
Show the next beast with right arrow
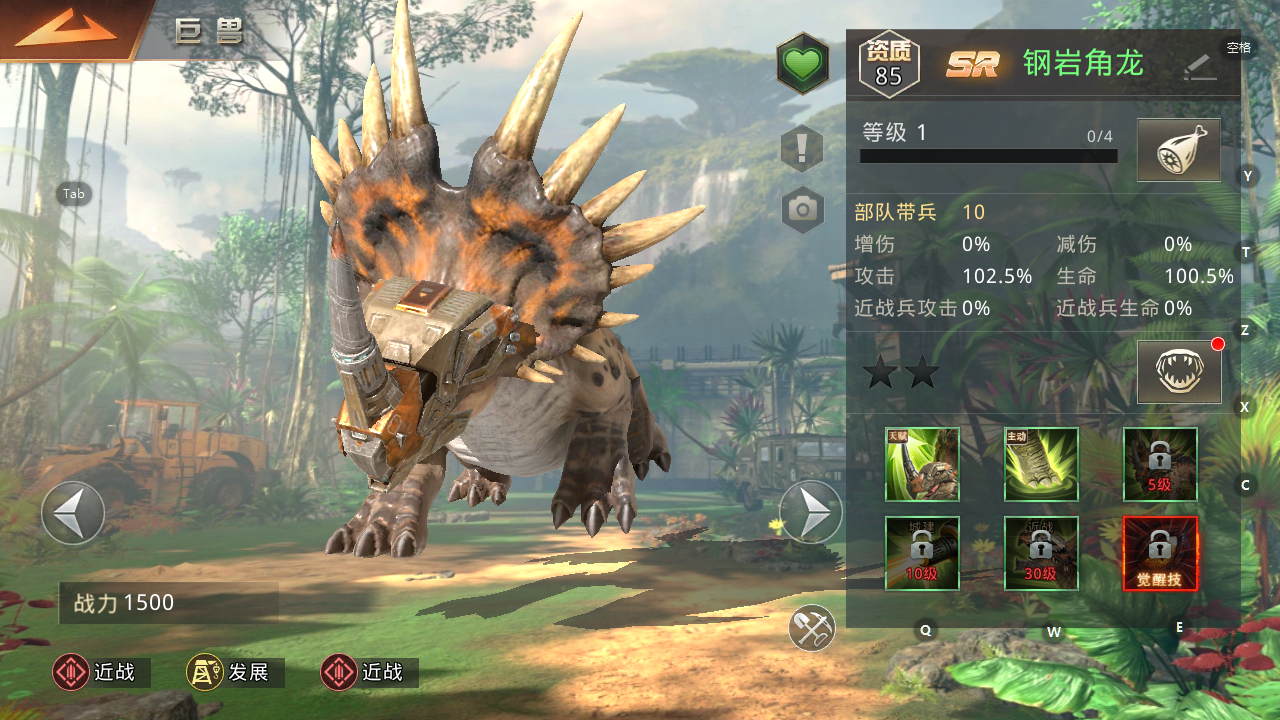coord(810,513)
